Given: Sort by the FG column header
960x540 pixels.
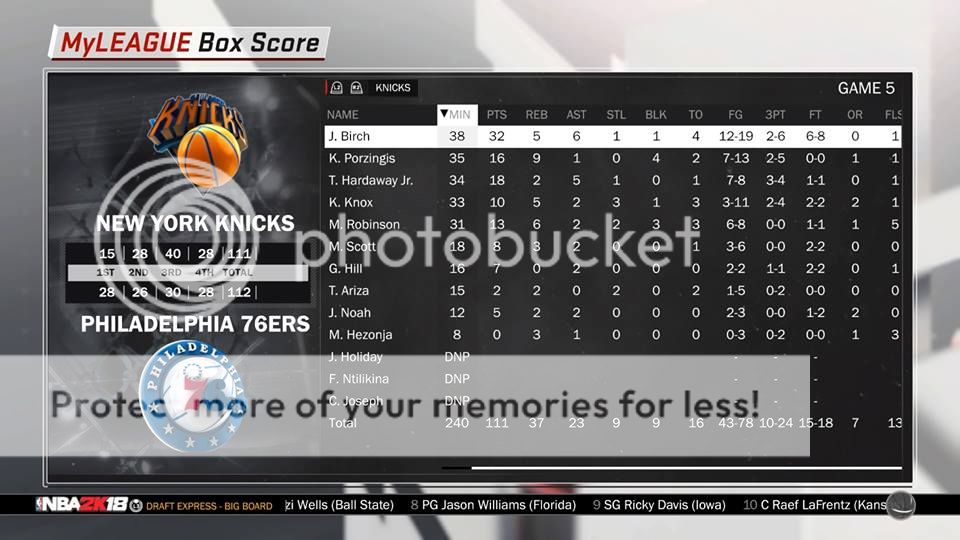Looking at the screenshot, I should 735,115.
